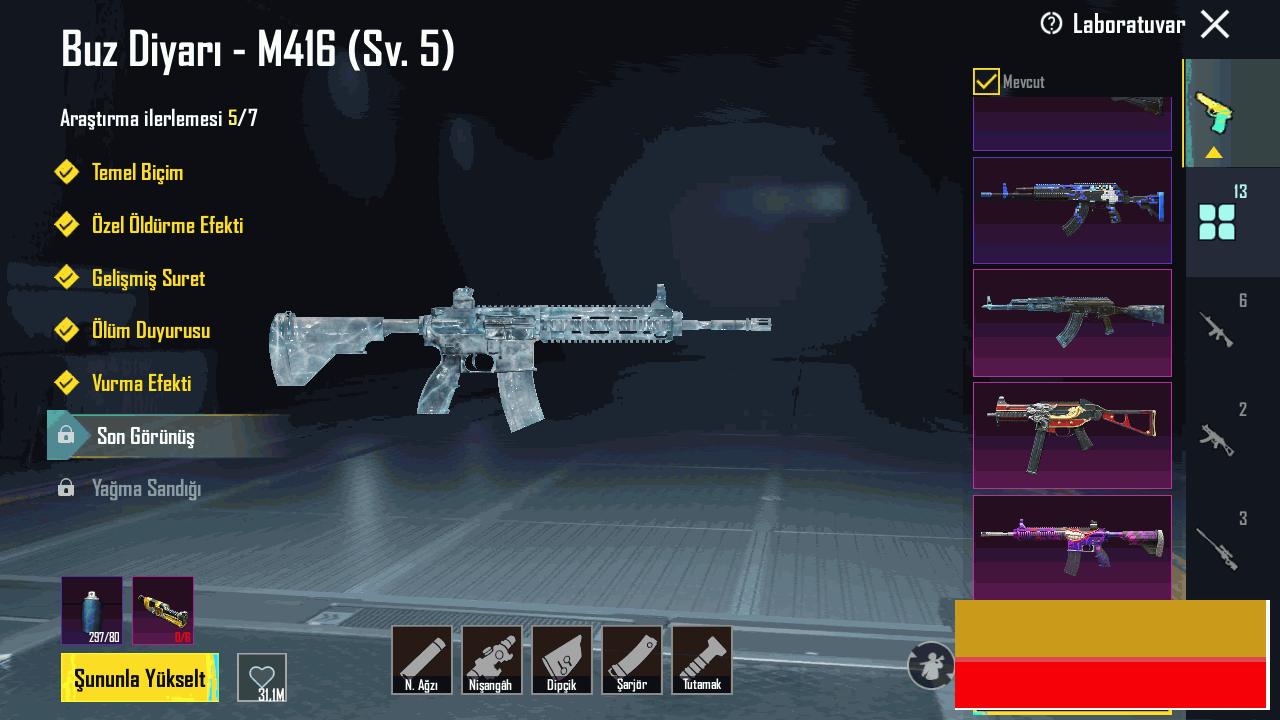
Task: Click the spray can material item
Action: [91, 610]
